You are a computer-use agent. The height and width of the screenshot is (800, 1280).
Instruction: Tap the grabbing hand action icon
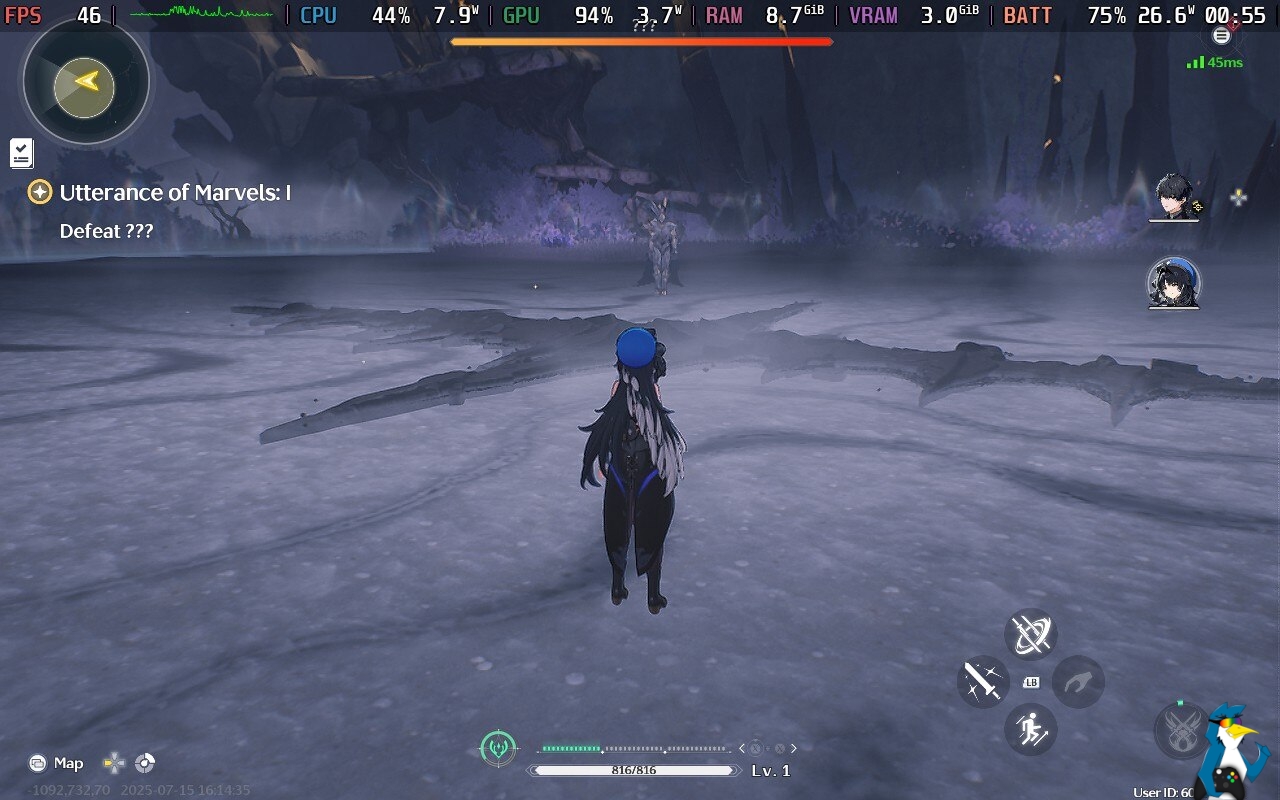pyautogui.click(x=1078, y=682)
